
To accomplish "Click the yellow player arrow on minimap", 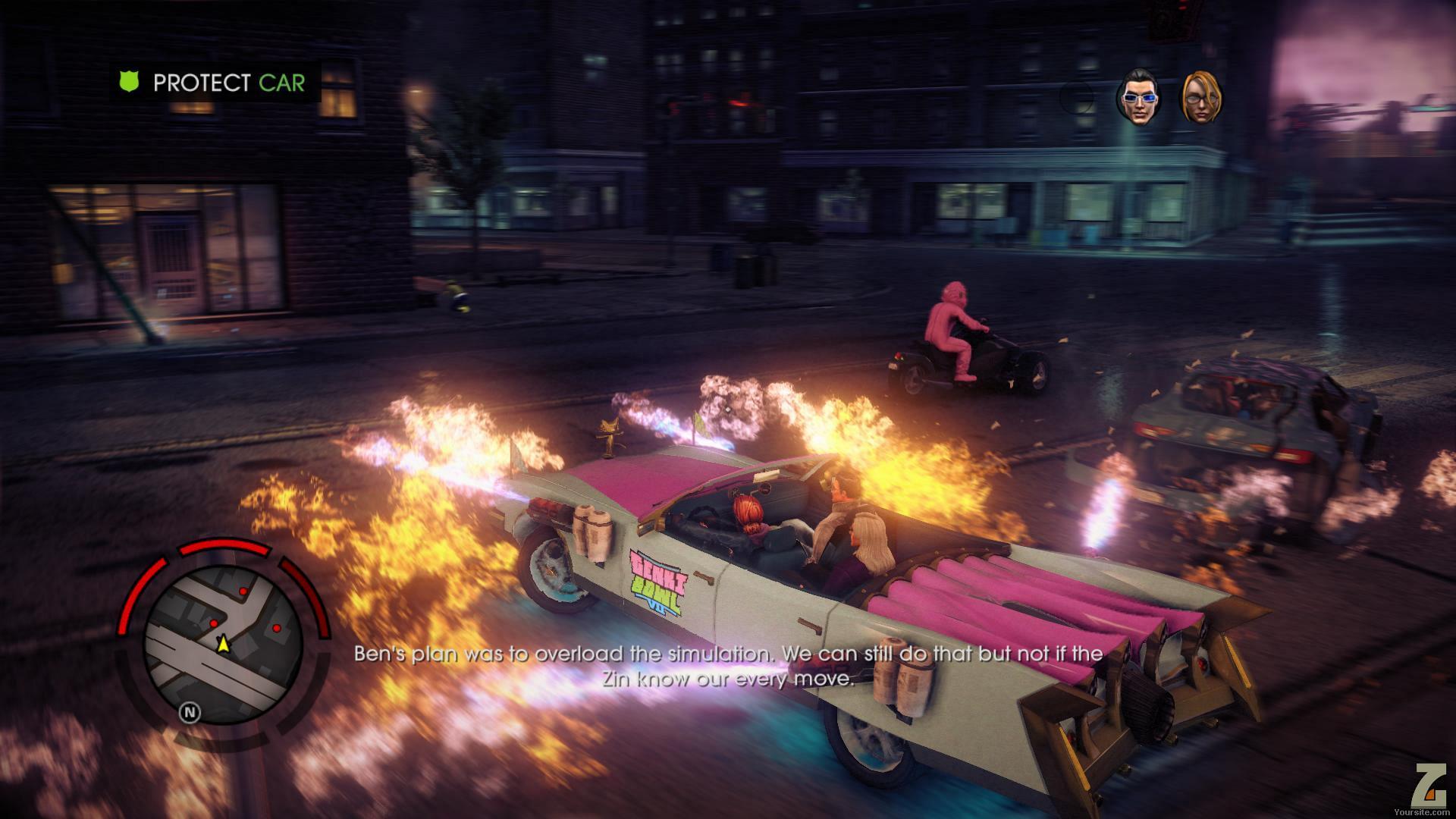I will [x=223, y=645].
